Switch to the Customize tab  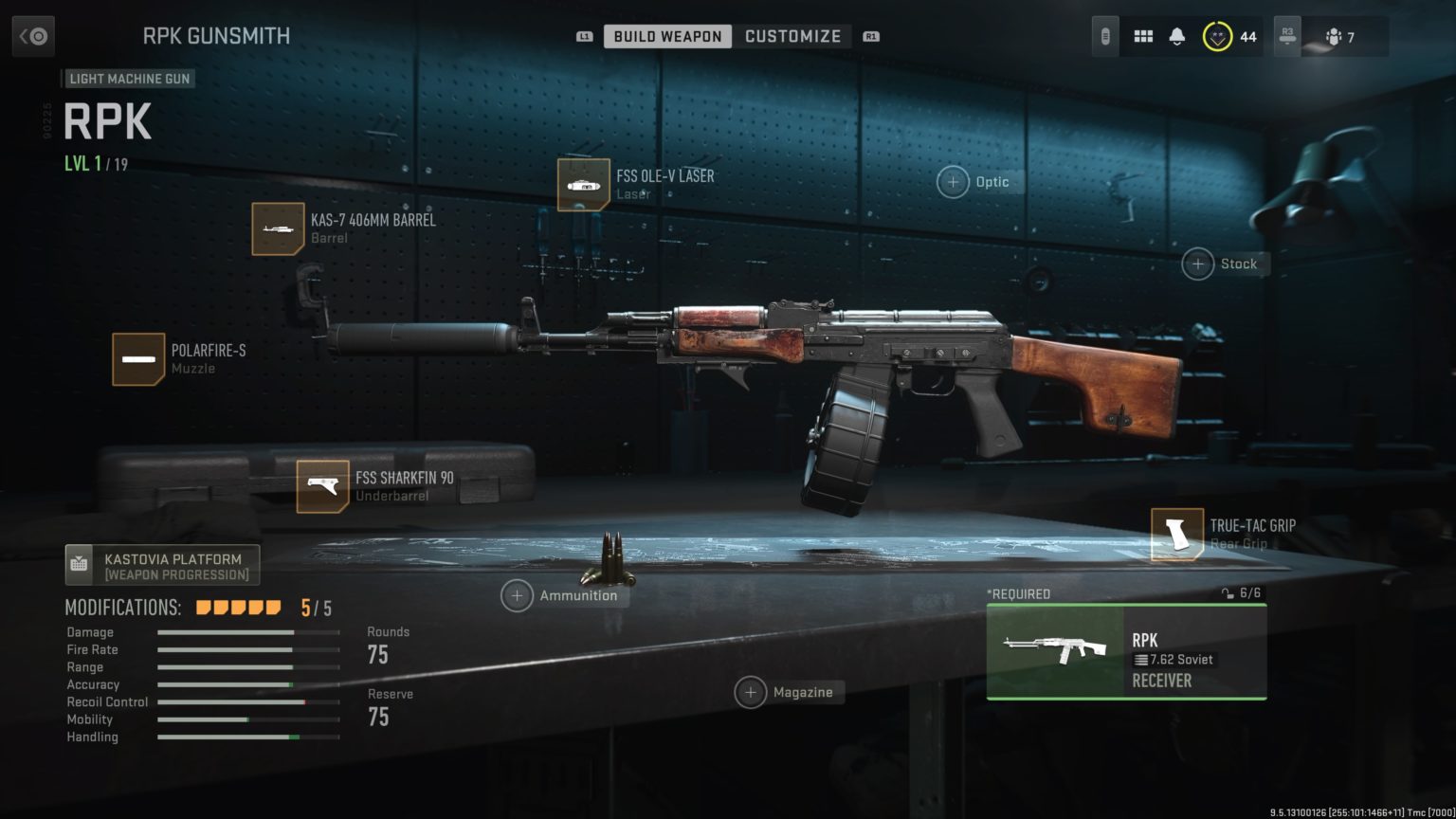coord(793,36)
